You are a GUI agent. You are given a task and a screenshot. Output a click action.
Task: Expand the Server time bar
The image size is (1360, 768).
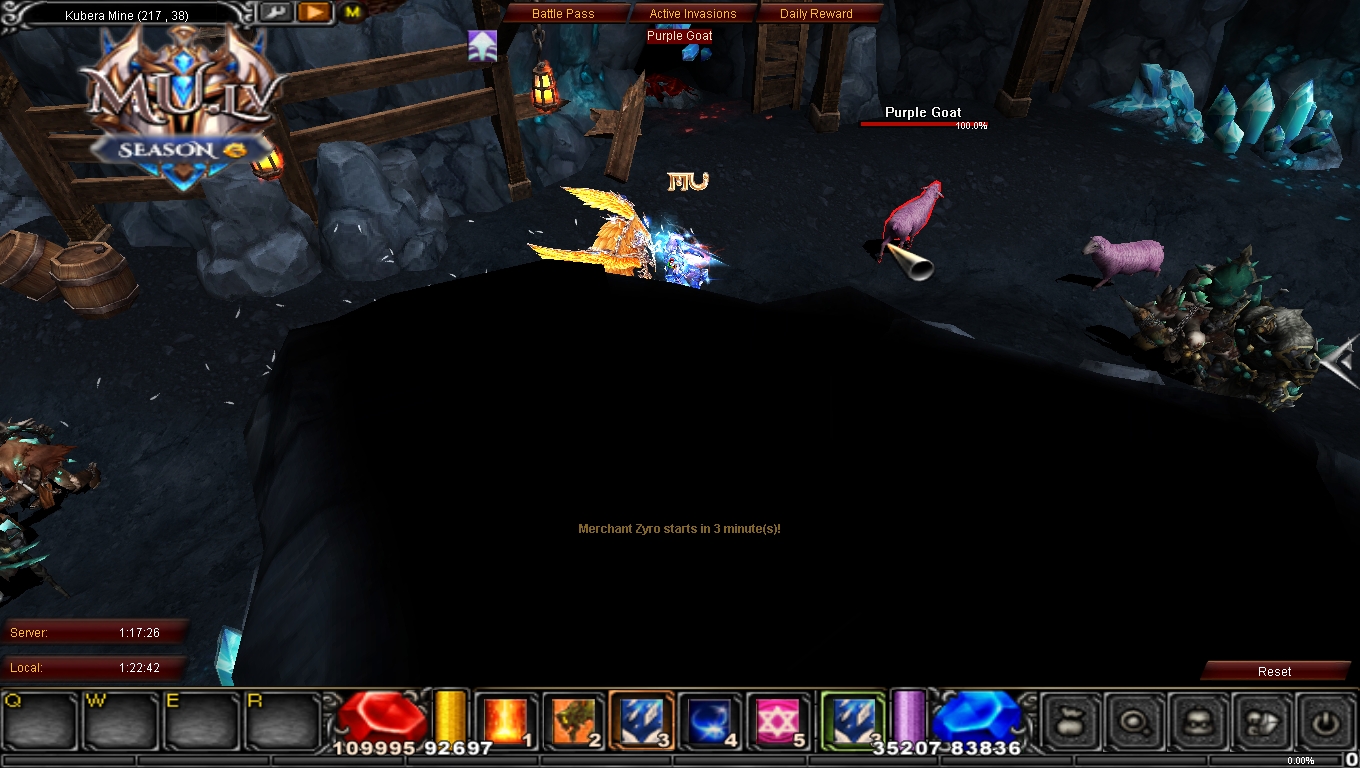[x=94, y=632]
